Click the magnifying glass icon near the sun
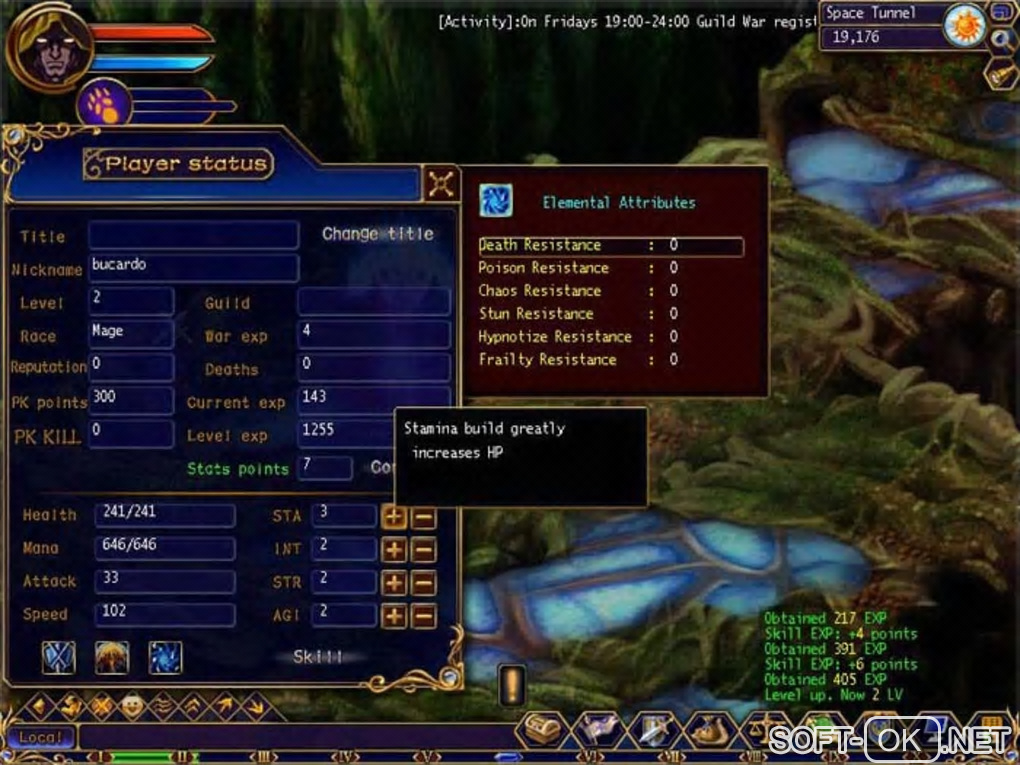 (1002, 39)
